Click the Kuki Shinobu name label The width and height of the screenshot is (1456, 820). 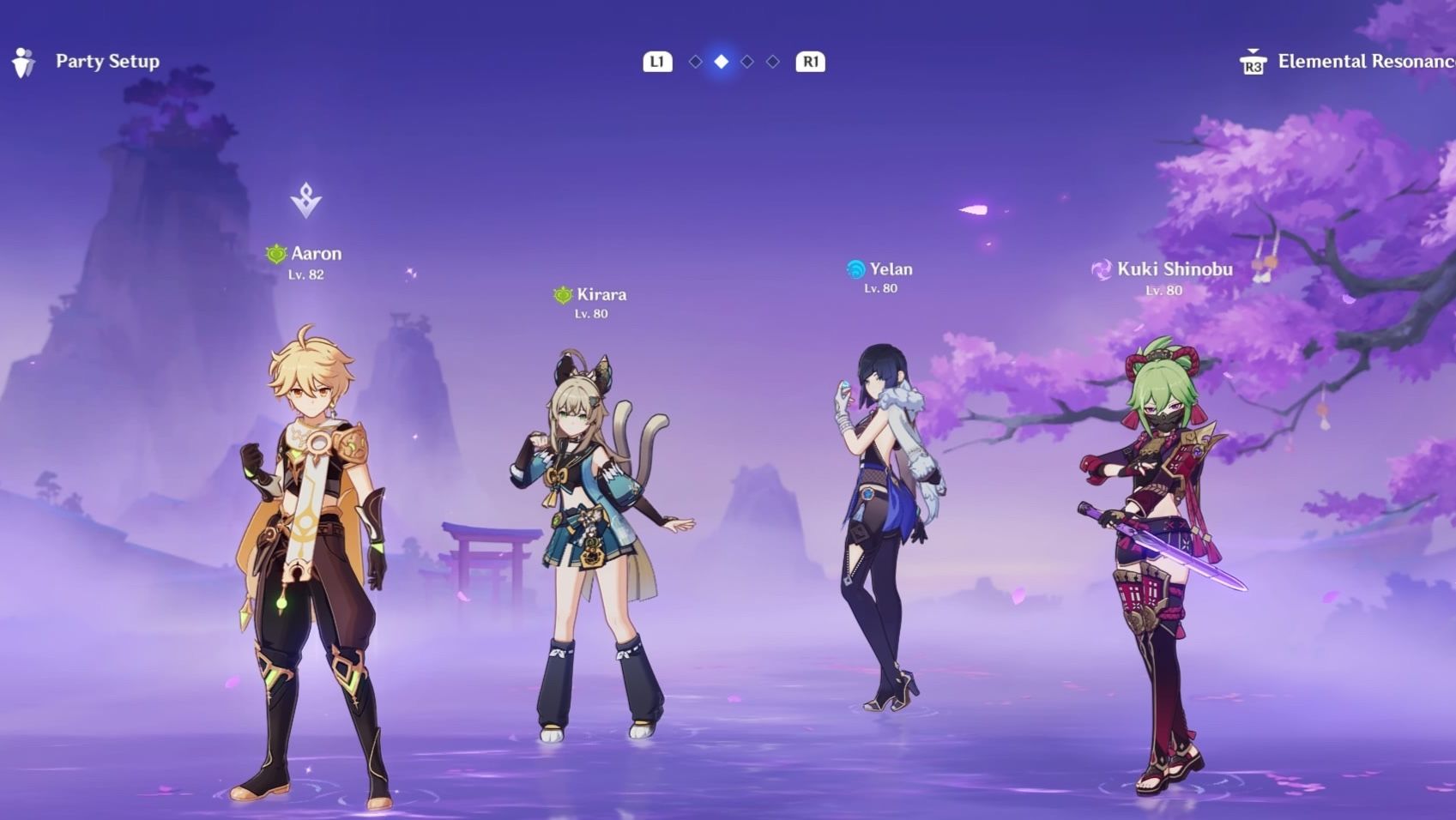coord(1176,268)
